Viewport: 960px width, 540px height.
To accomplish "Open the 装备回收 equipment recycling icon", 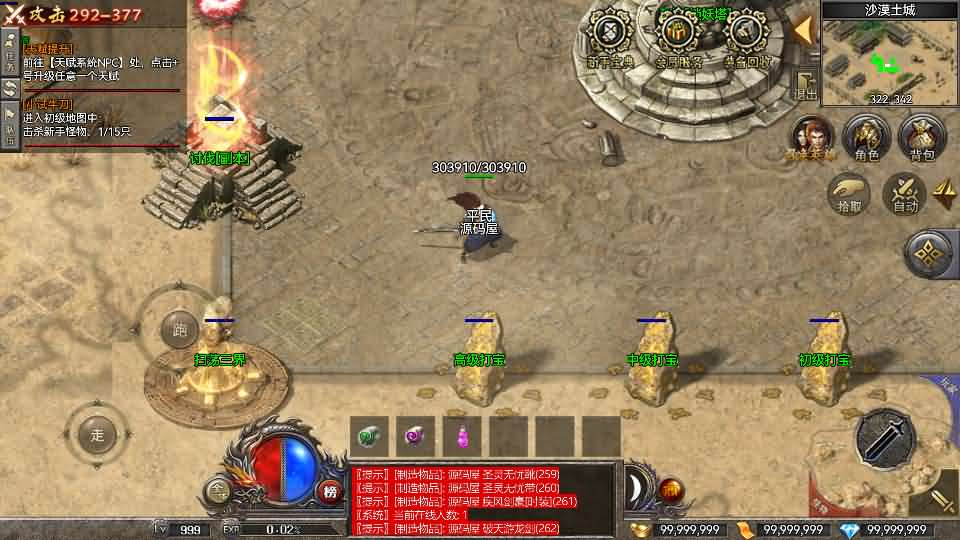I will click(x=746, y=36).
